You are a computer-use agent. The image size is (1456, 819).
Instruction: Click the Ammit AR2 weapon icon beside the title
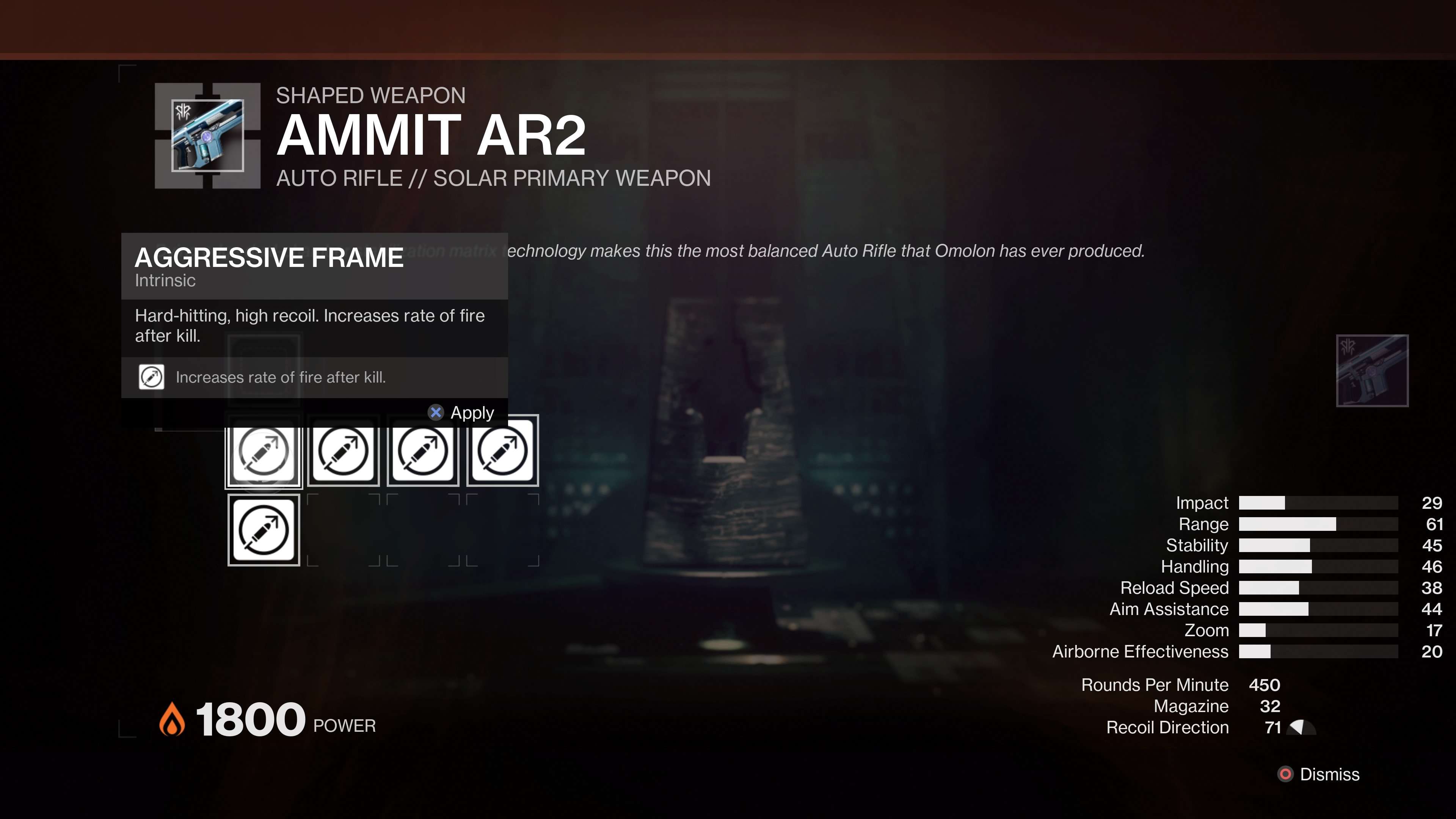click(x=207, y=136)
